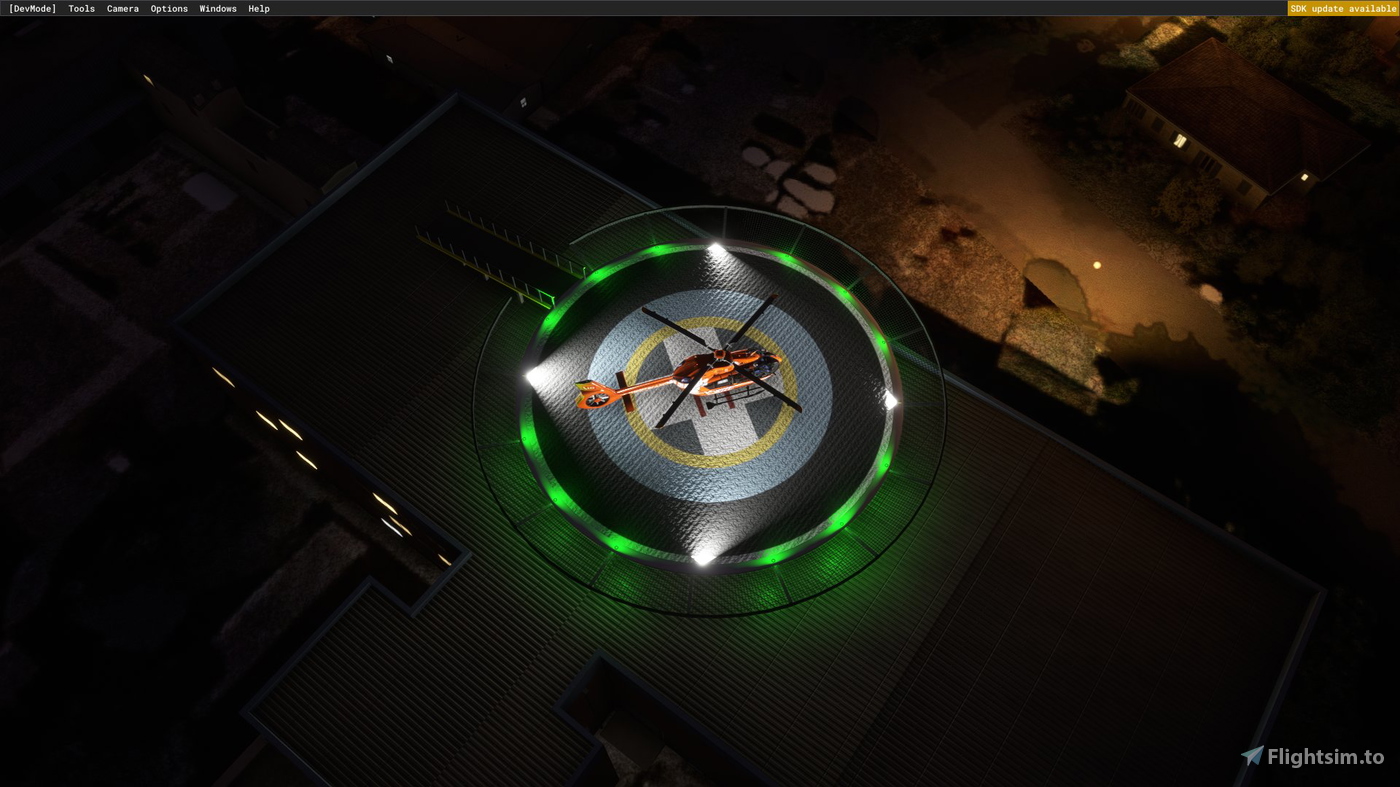Open the Tools menu

pyautogui.click(x=80, y=8)
